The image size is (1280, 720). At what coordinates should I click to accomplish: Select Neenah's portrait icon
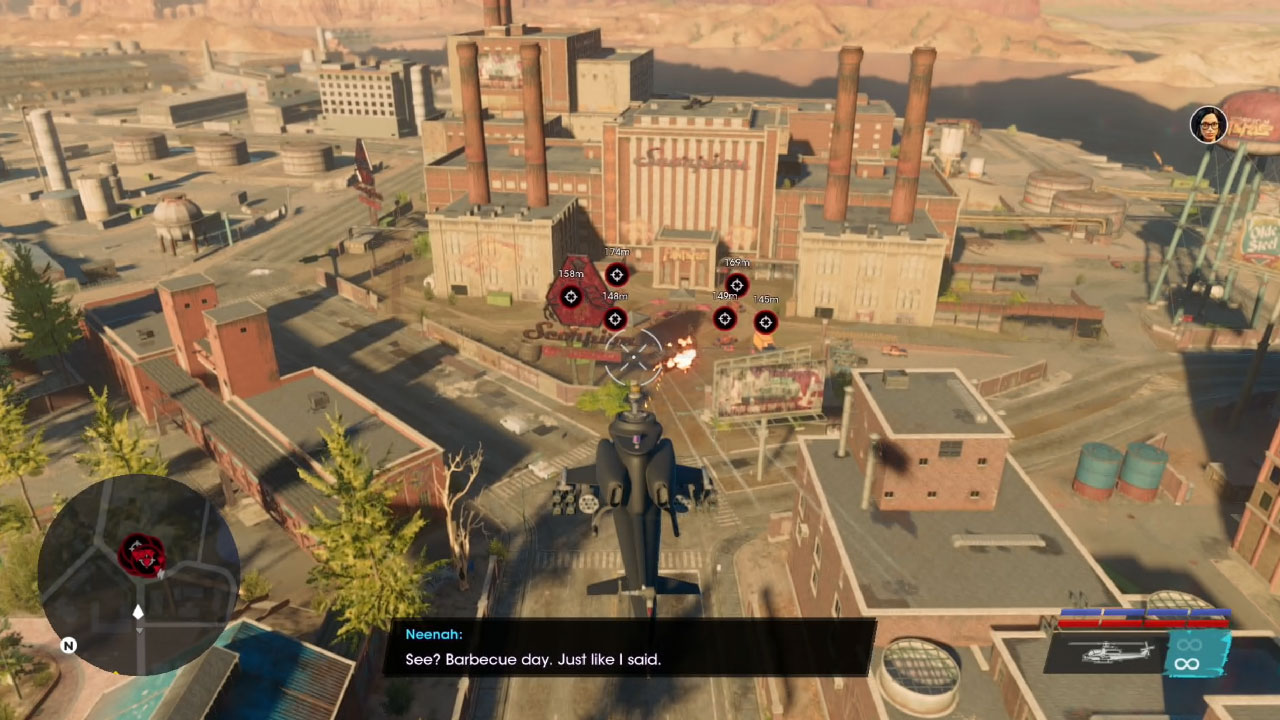click(x=1208, y=125)
